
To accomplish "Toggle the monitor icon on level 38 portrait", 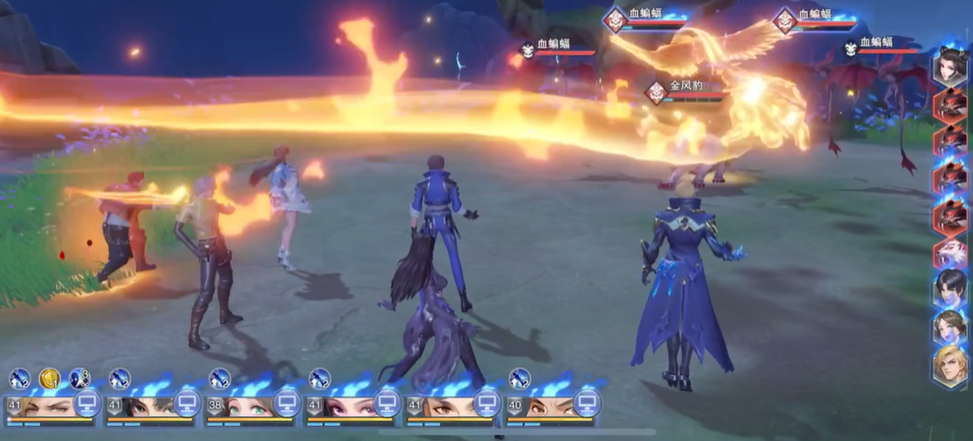I will click(x=287, y=404).
